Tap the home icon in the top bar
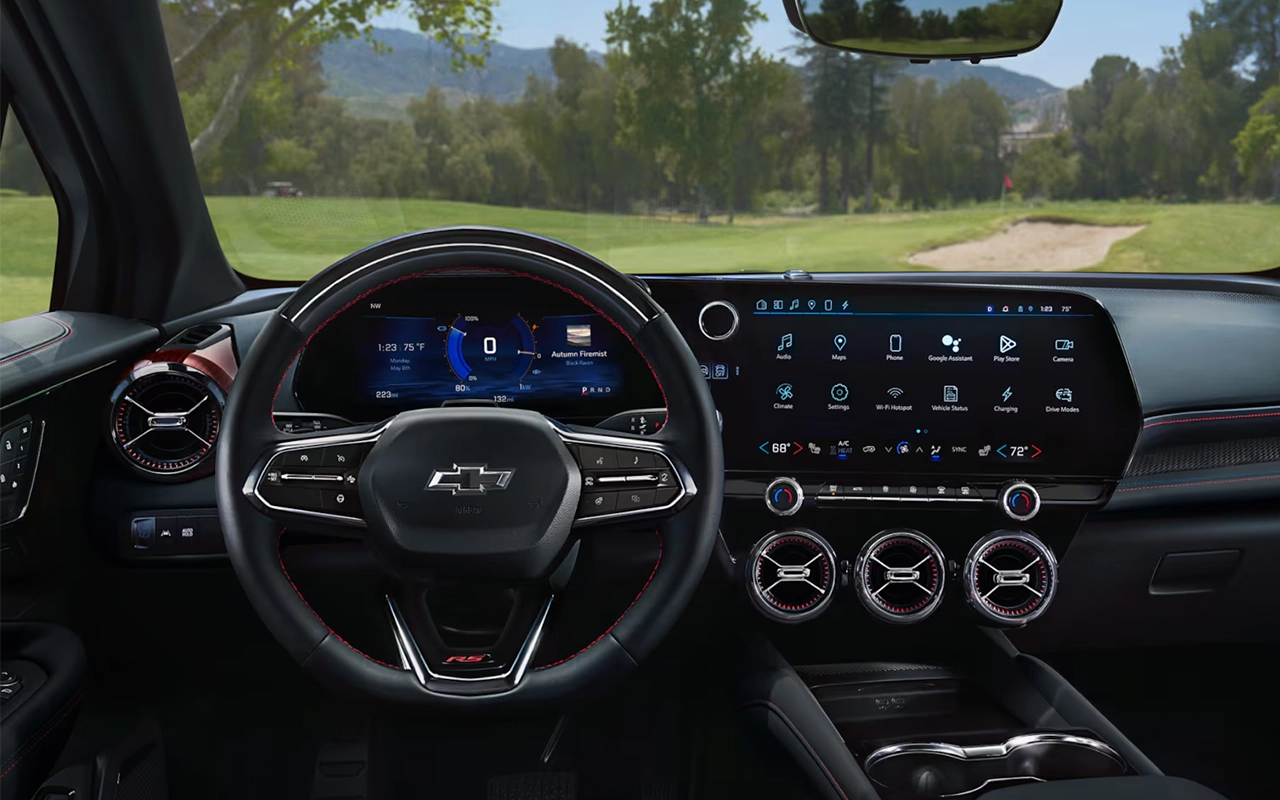 coord(762,304)
